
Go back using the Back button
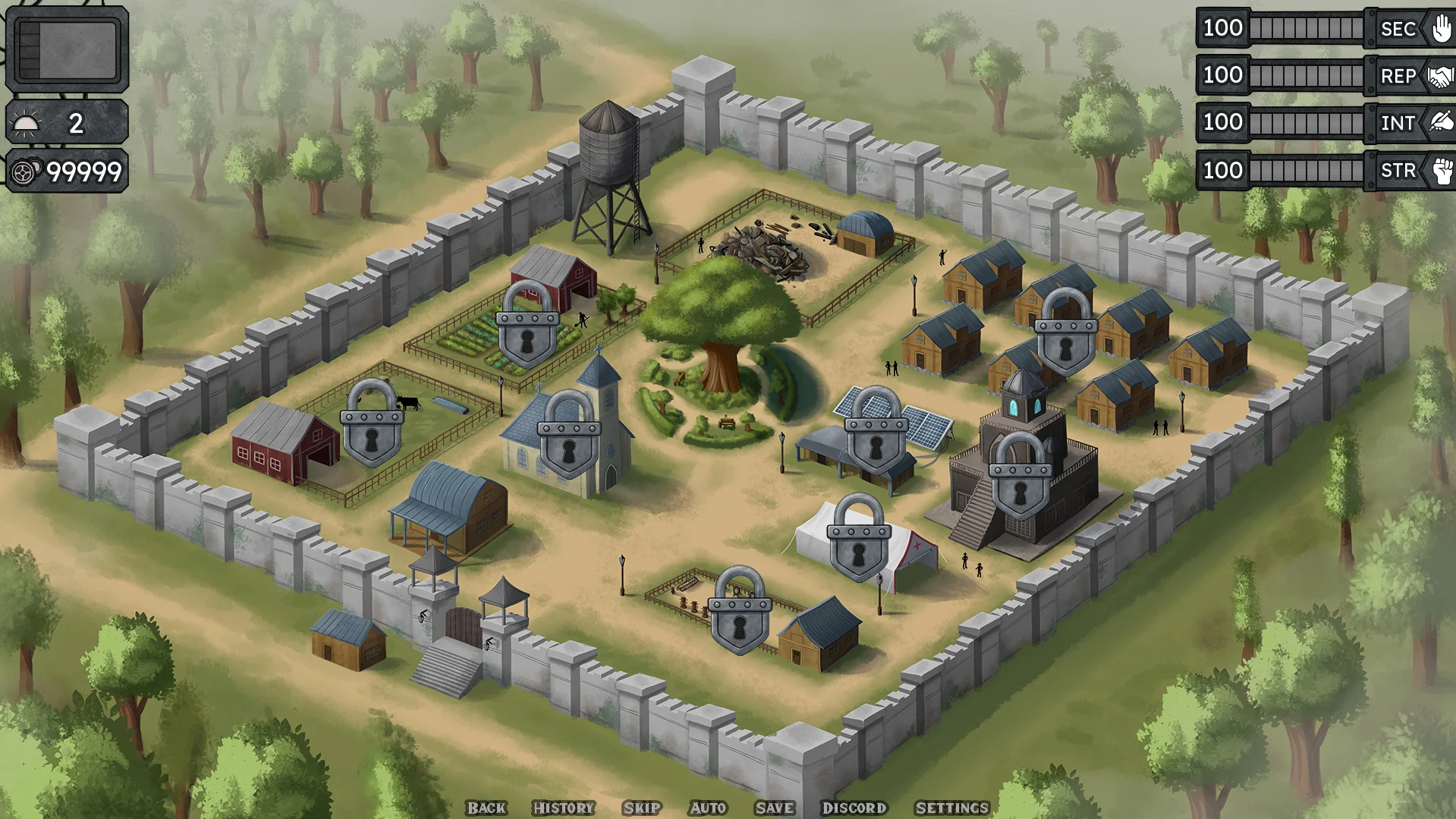coord(486,808)
